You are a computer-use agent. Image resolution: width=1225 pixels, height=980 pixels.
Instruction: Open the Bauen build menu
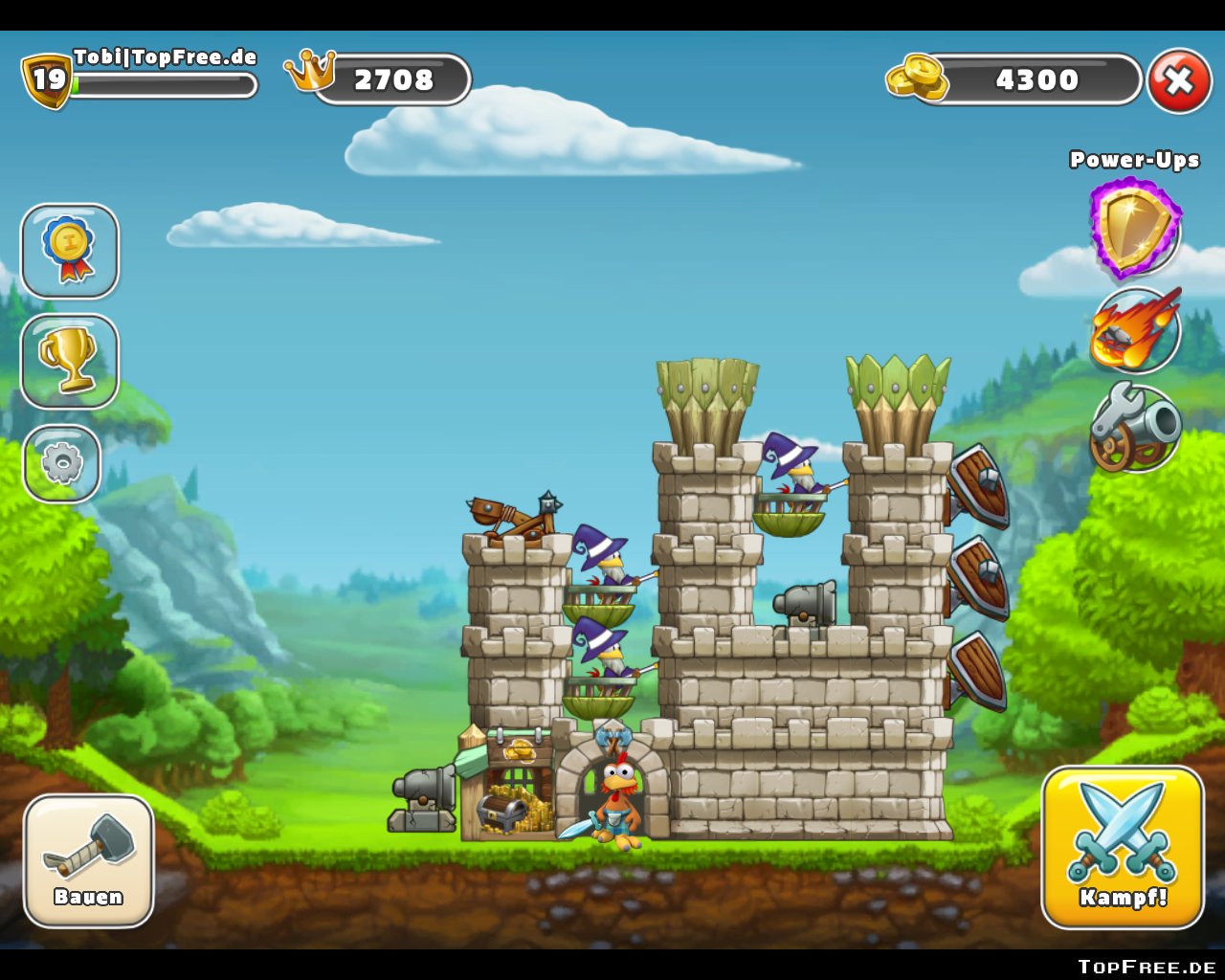point(88,860)
